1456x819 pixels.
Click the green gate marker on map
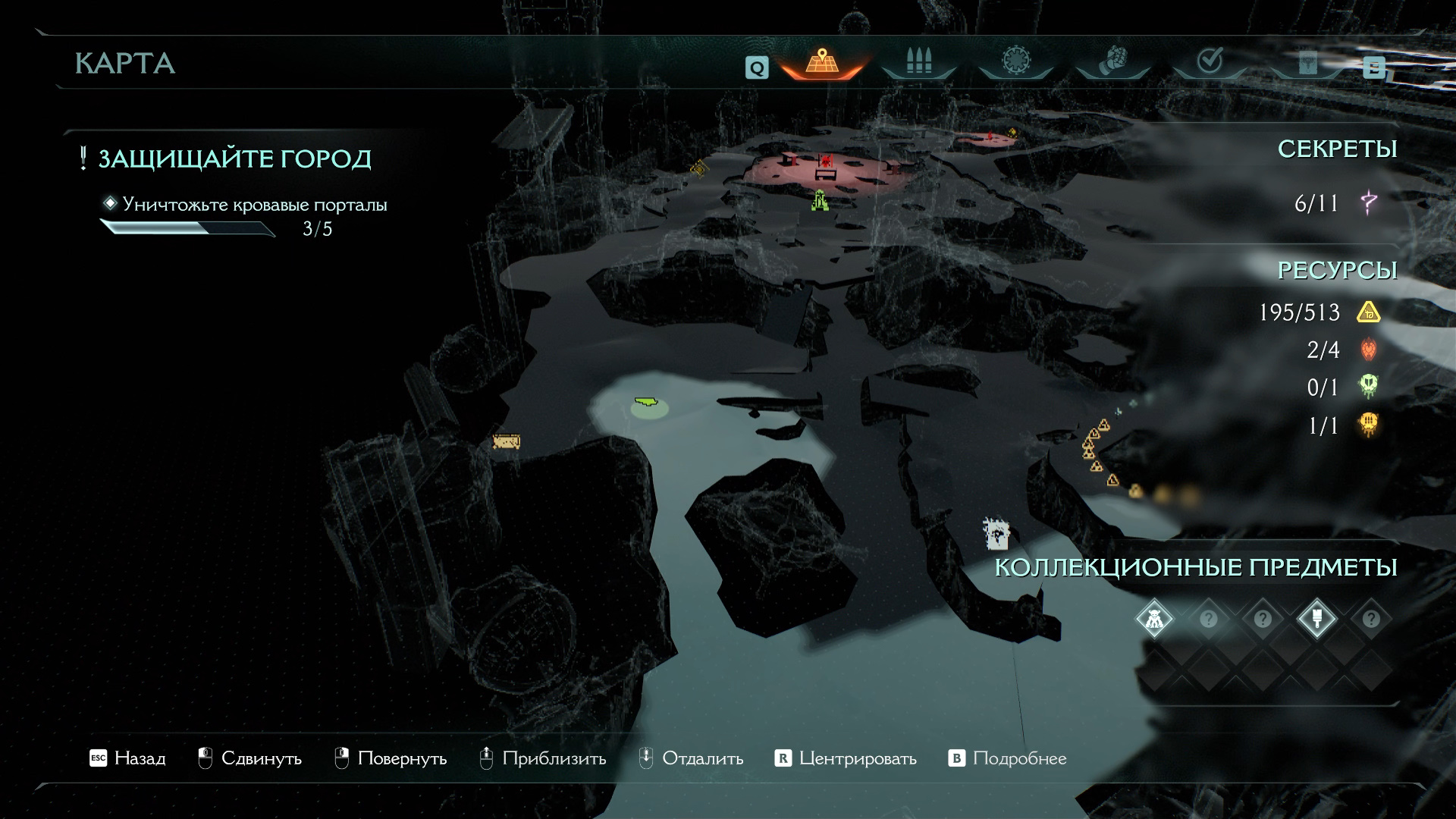pyautogui.click(x=820, y=200)
